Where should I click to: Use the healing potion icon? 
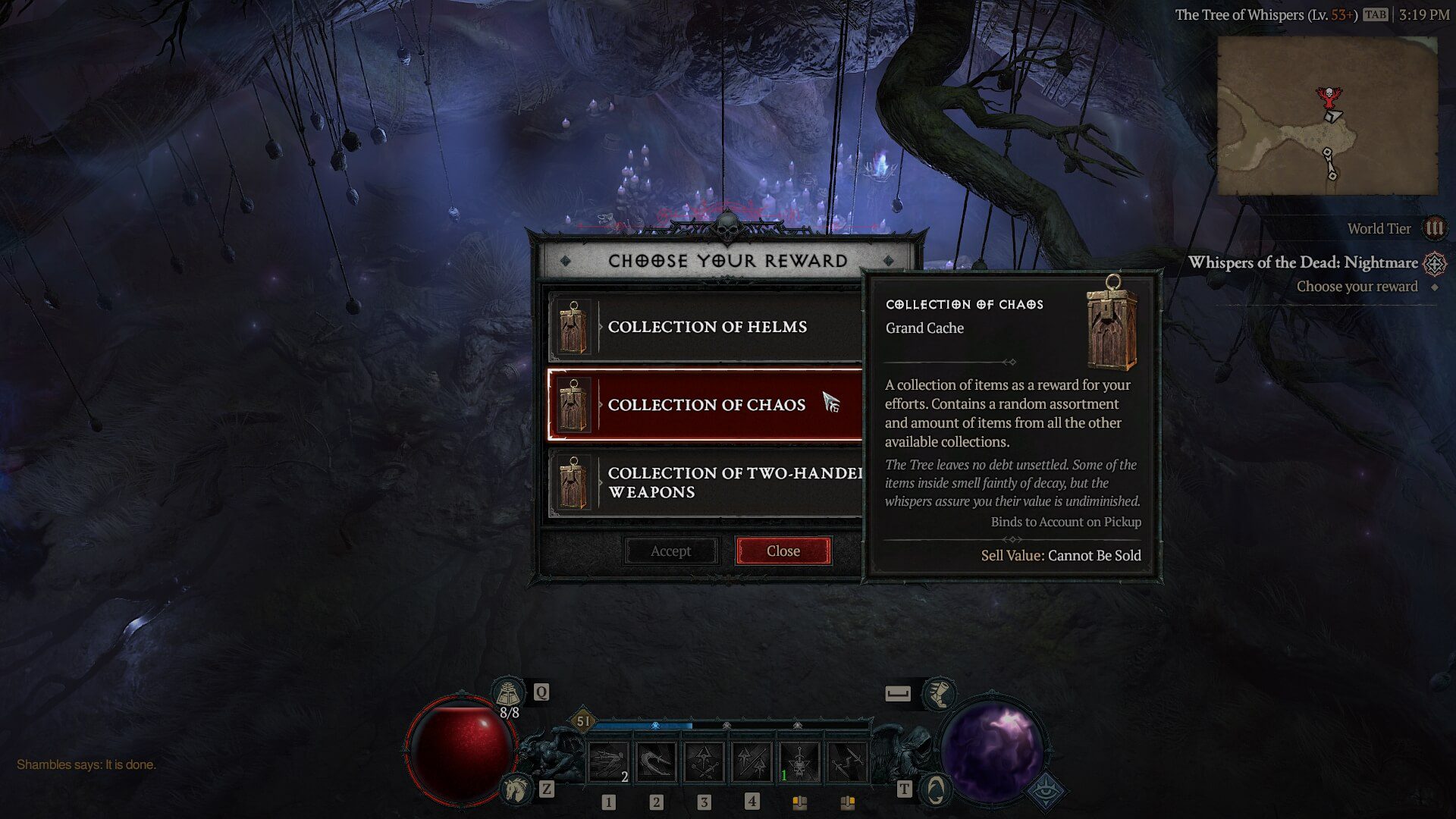pos(509,692)
